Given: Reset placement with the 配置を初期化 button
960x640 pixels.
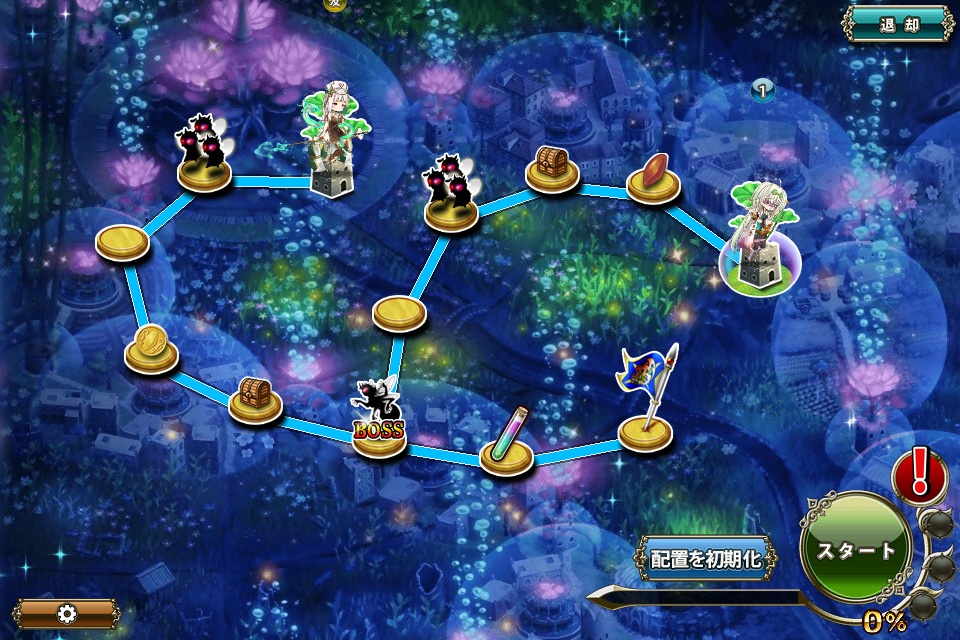Looking at the screenshot, I should [x=706, y=558].
